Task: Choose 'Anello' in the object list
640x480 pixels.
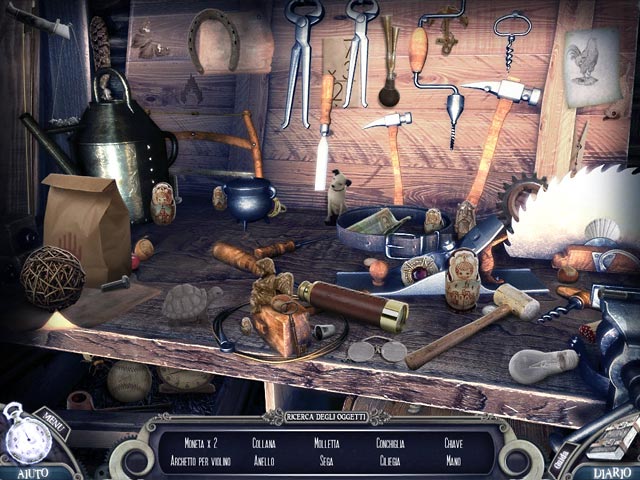Action: click(x=264, y=462)
